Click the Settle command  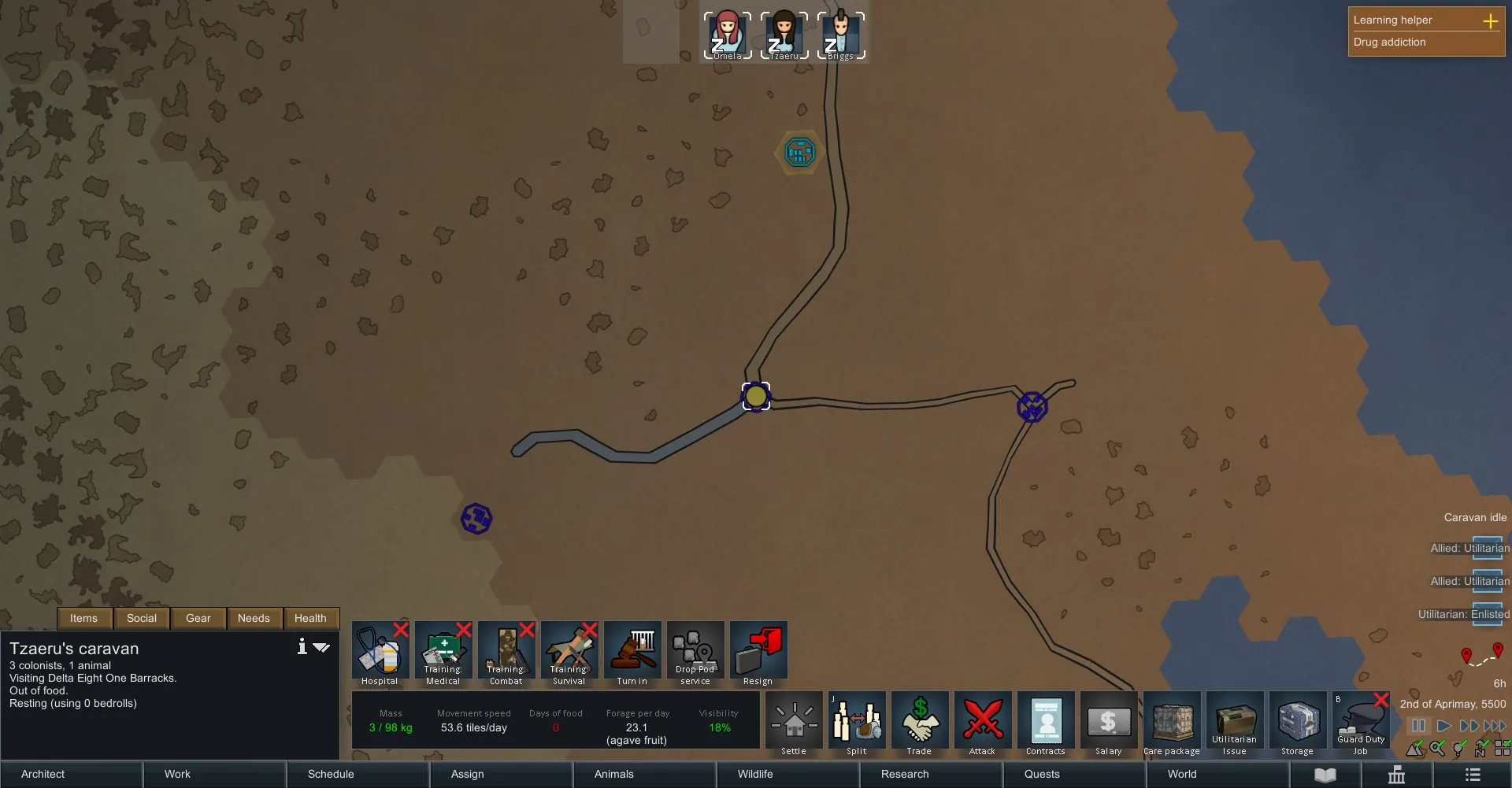click(x=794, y=724)
